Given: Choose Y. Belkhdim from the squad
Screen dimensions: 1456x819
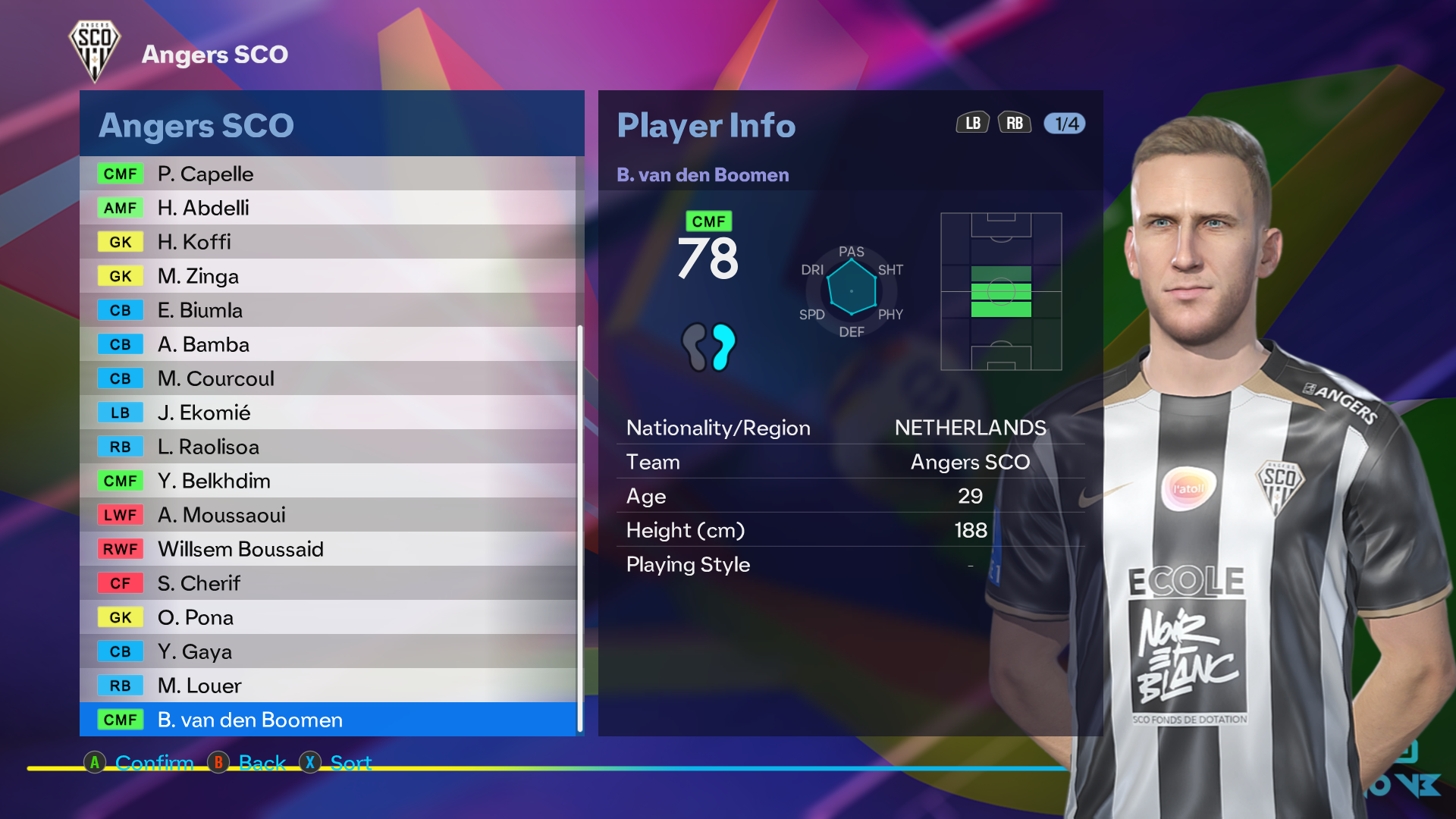Looking at the screenshot, I should [328, 481].
